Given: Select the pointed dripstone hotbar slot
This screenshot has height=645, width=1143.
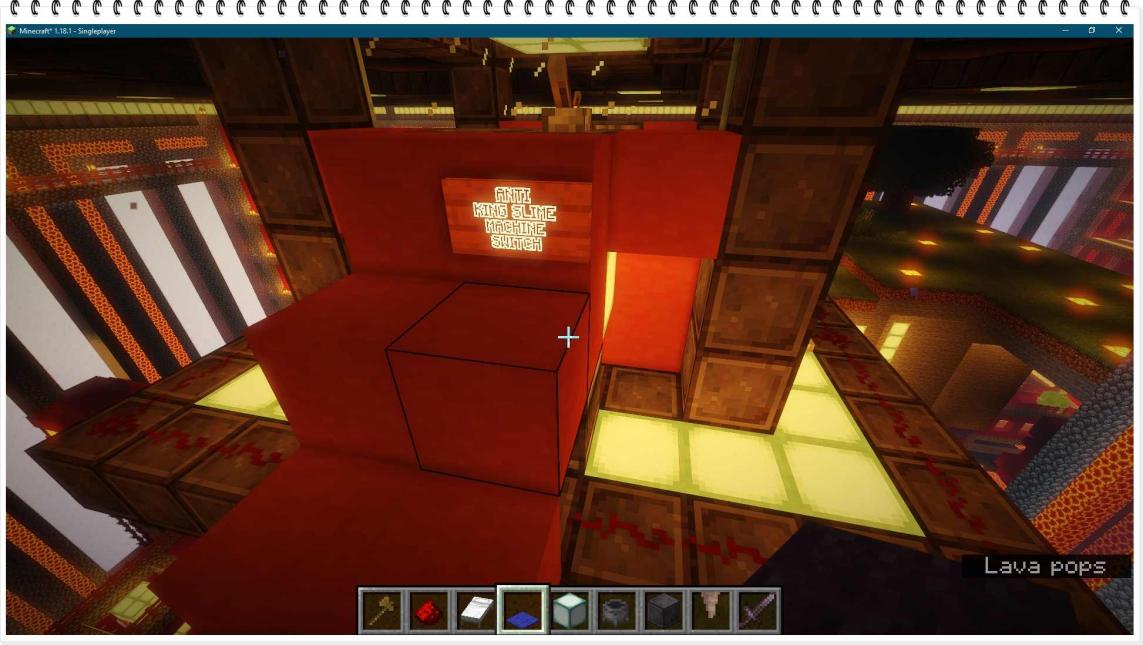Looking at the screenshot, I should [710, 610].
